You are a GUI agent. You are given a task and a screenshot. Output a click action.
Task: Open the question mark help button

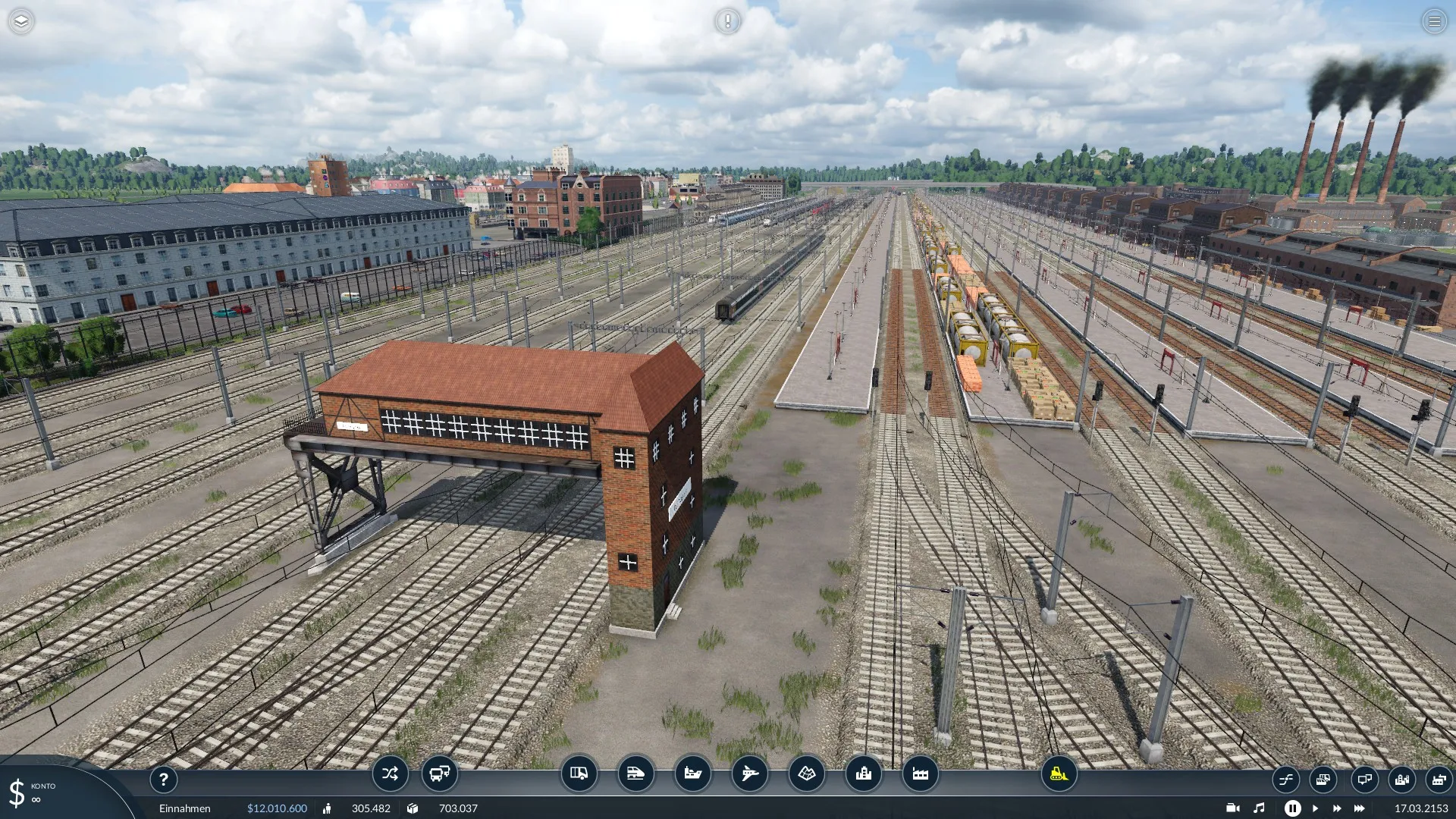[x=163, y=779]
